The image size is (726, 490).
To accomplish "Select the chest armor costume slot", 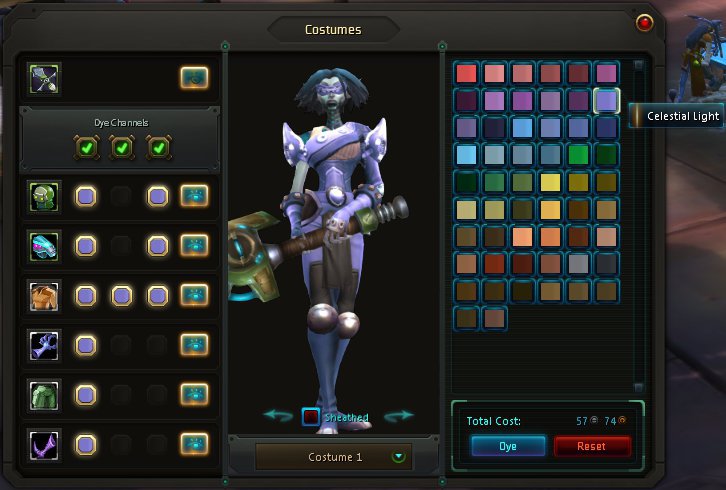I will point(45,295).
